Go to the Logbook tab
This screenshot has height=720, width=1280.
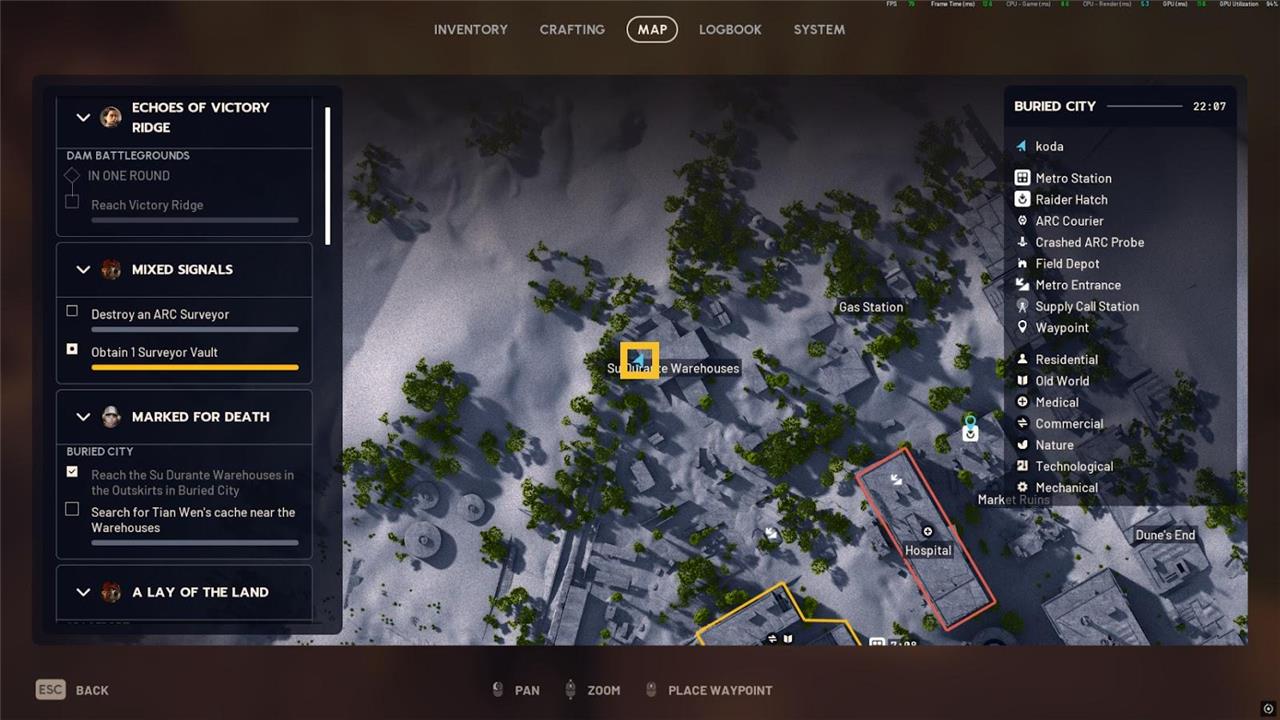730,29
